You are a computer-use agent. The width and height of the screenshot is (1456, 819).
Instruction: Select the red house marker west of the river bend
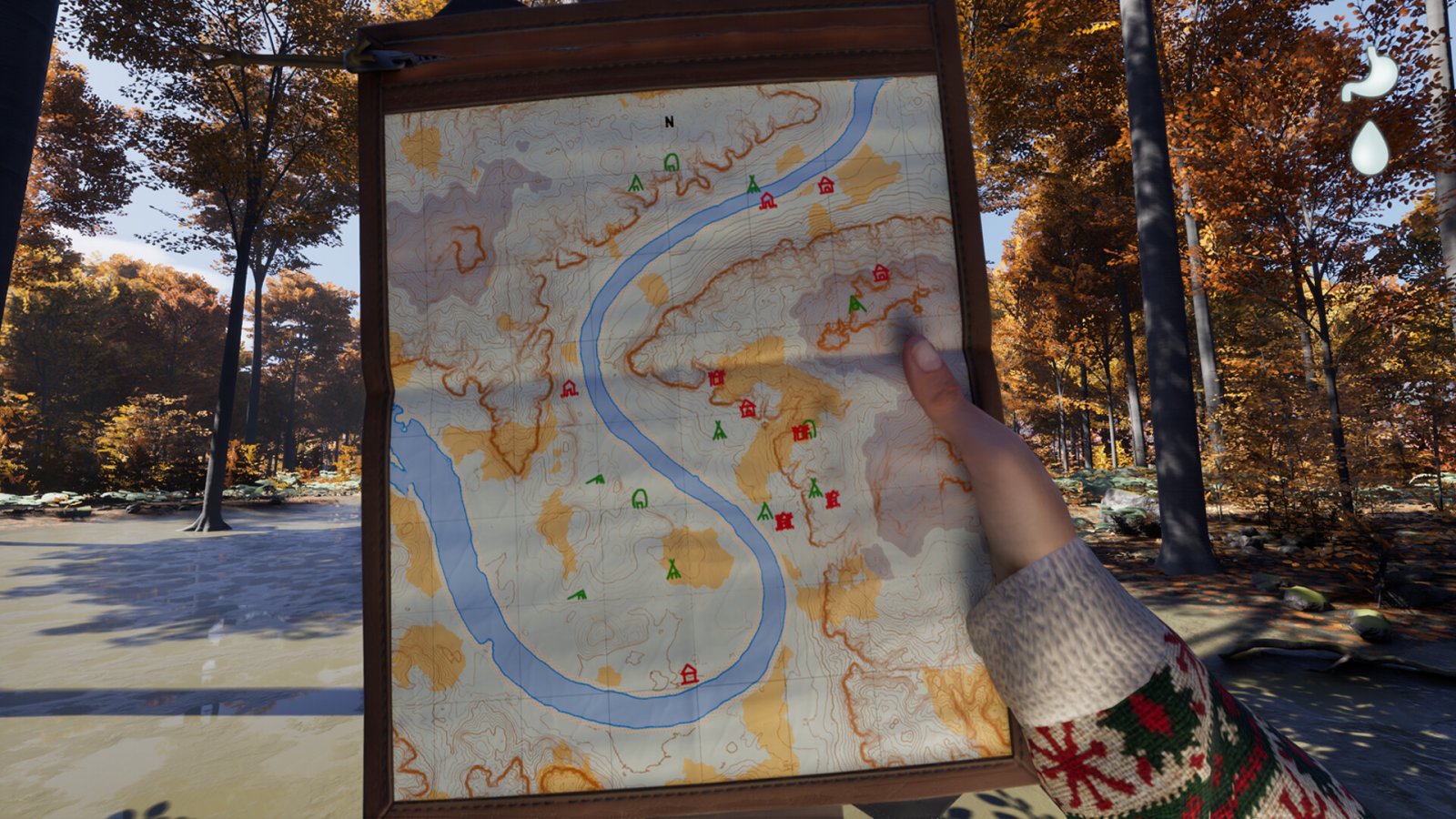[x=568, y=389]
